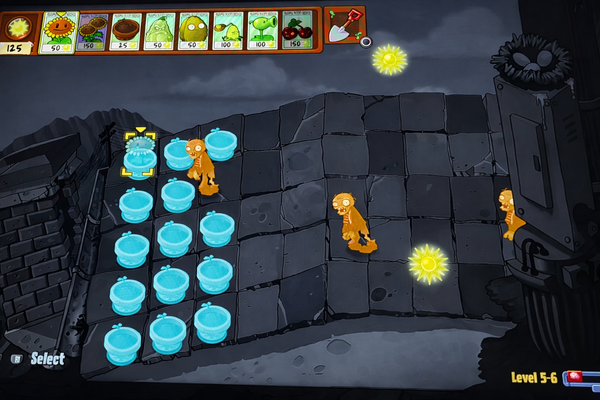This screenshot has height=400, width=600.
Task: Pick the Kernel-pult seed packet
Action: pos(229,32)
